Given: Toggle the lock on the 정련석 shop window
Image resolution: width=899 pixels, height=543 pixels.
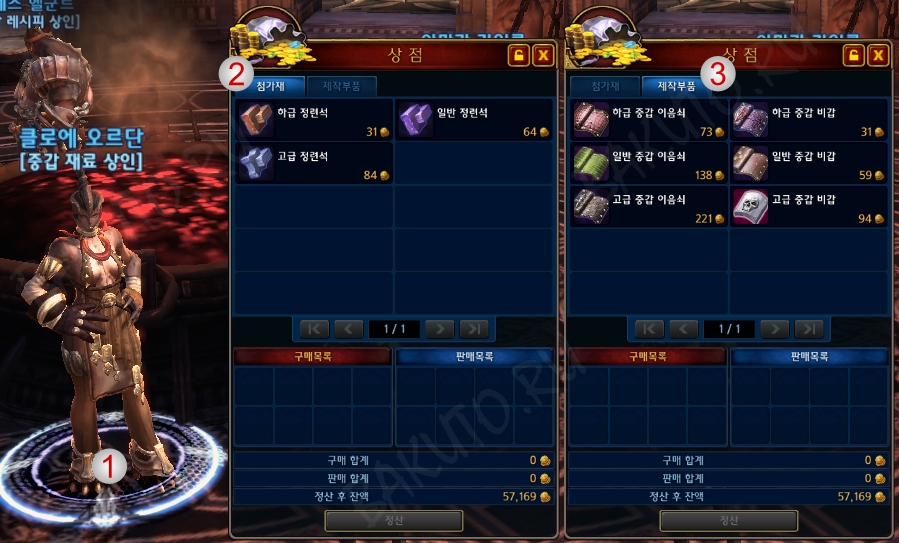Looking at the screenshot, I should [518, 55].
